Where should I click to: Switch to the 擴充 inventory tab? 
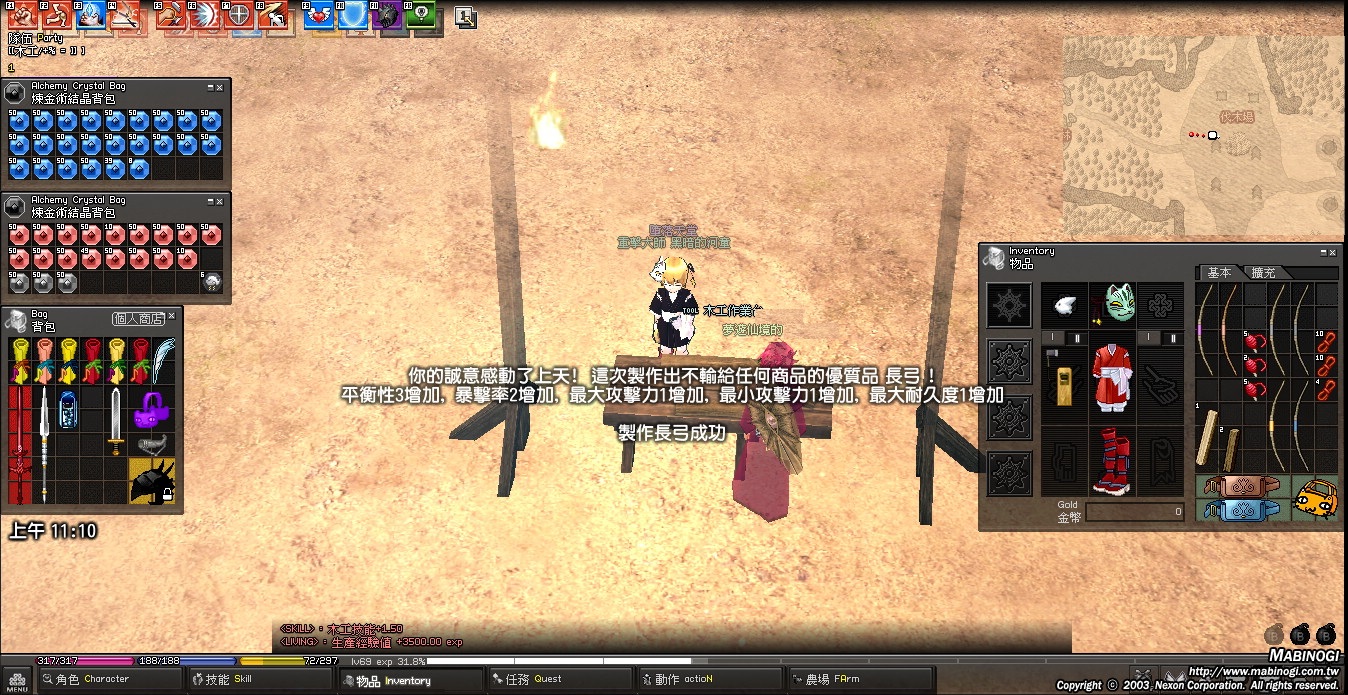pos(1264,273)
